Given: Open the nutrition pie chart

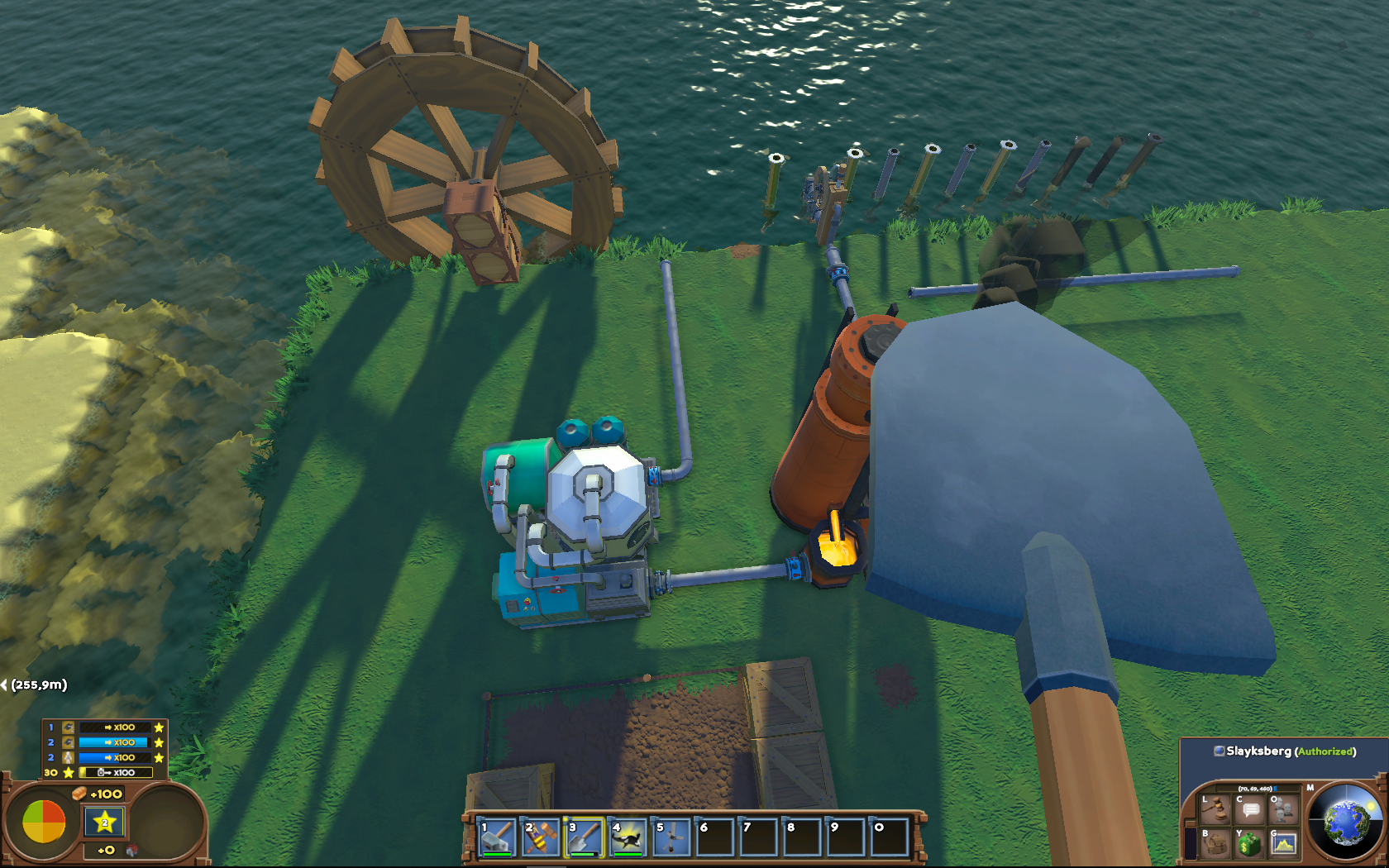Looking at the screenshot, I should (x=44, y=821).
